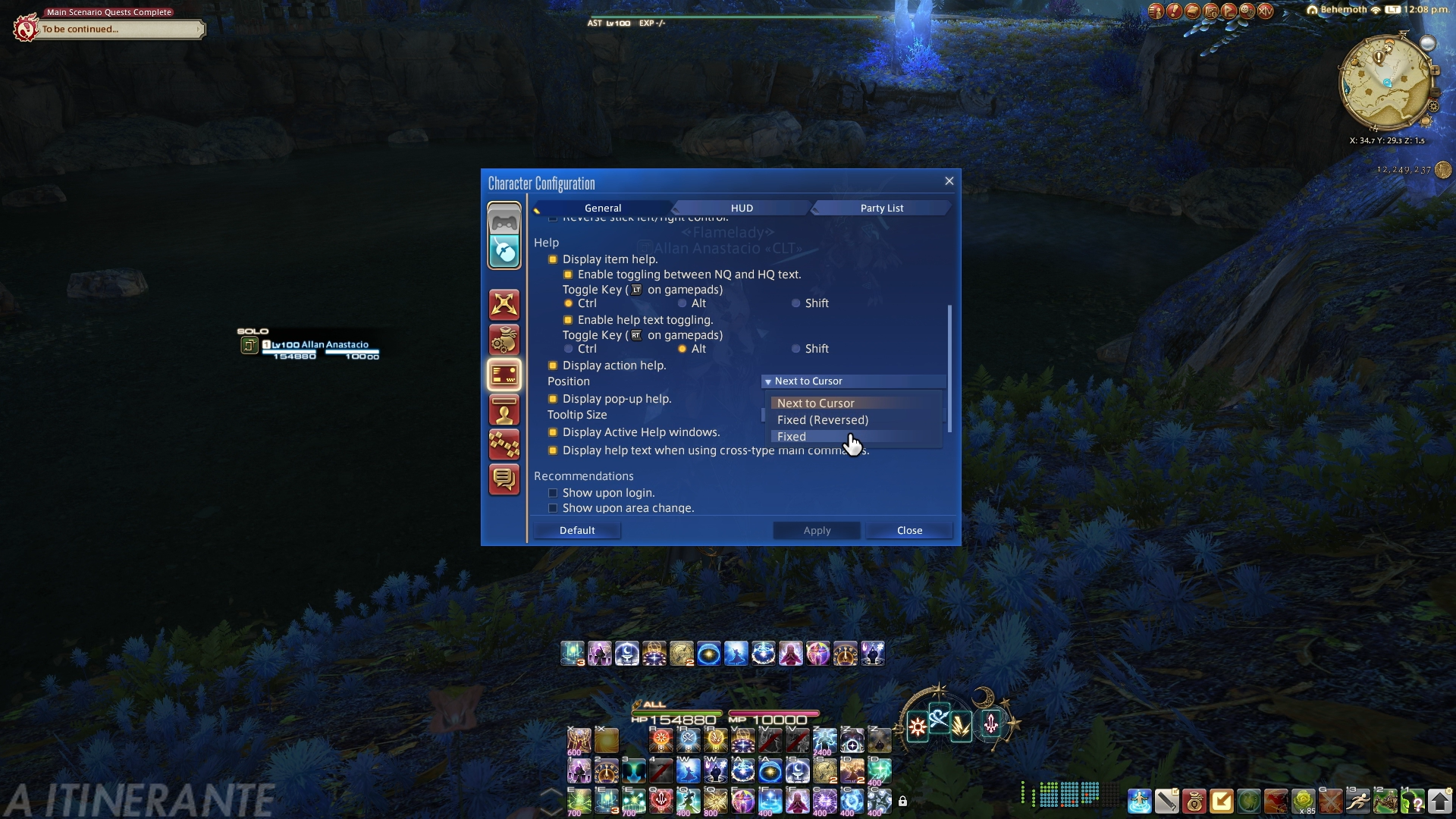1456x819 pixels.
Task: Select the General tab
Action: tap(603, 208)
